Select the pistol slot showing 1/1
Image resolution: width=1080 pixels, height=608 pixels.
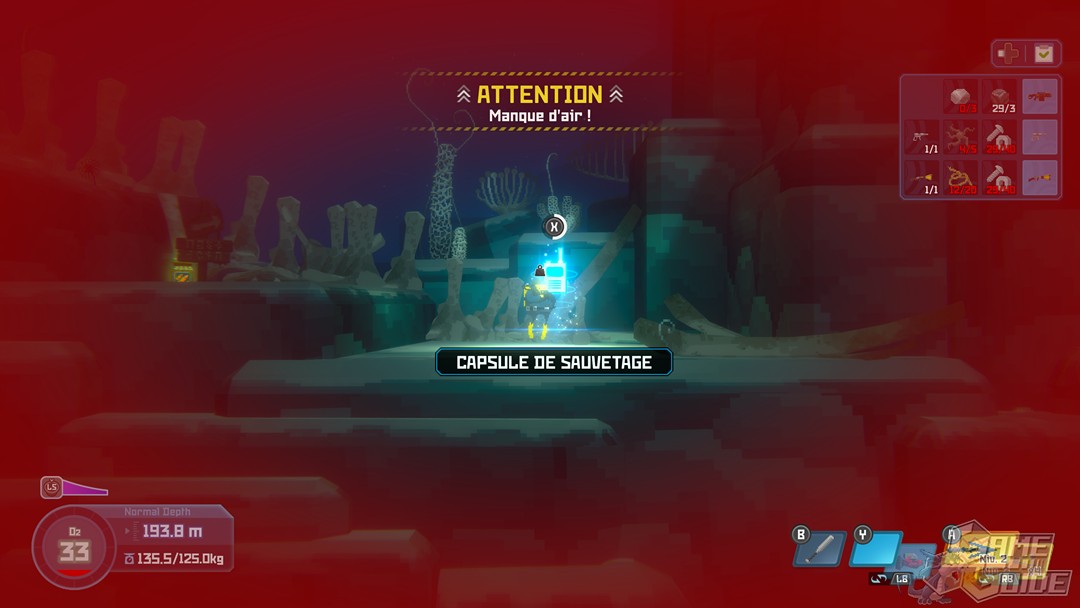(923, 137)
